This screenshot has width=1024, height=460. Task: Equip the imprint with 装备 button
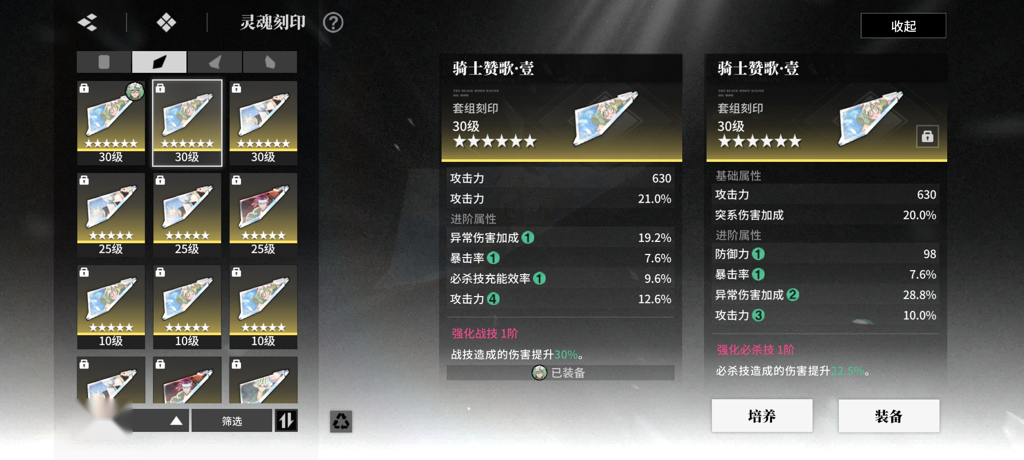888,416
